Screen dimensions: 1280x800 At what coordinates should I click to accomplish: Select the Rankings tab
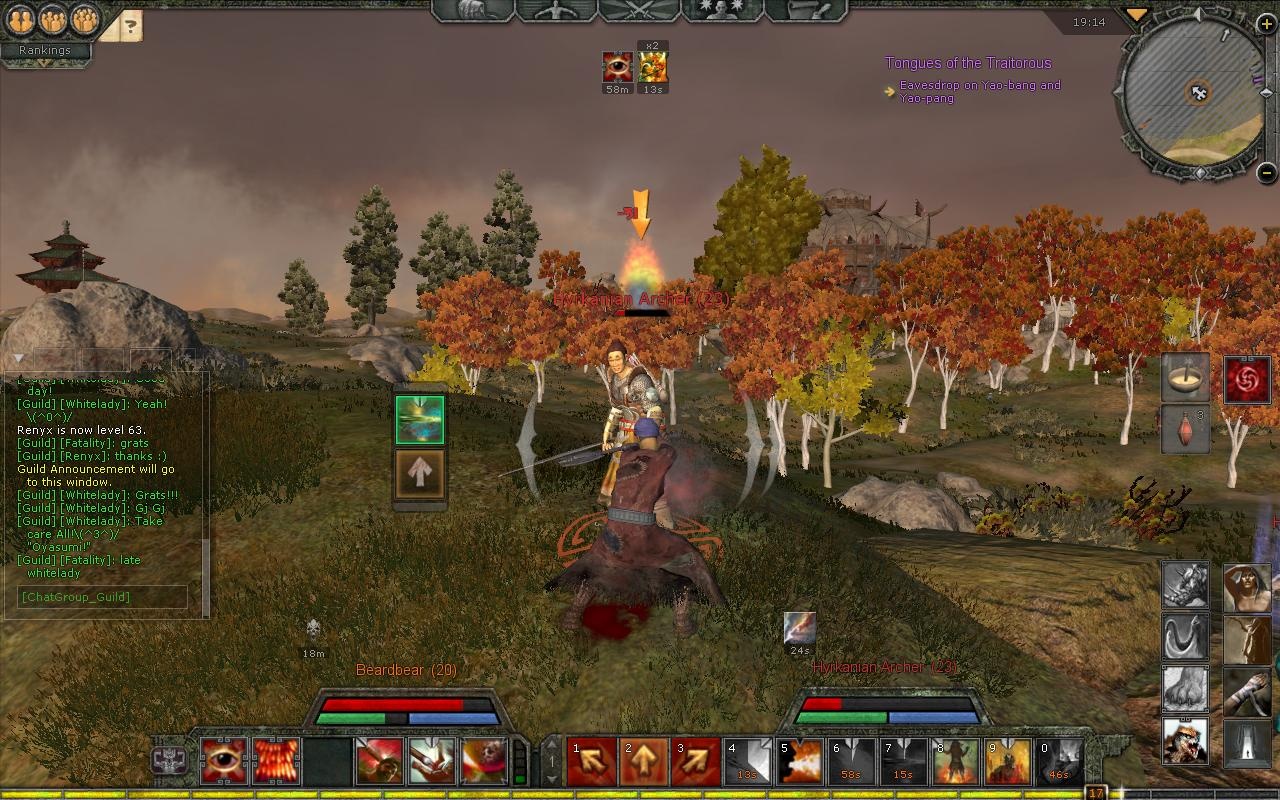point(46,49)
